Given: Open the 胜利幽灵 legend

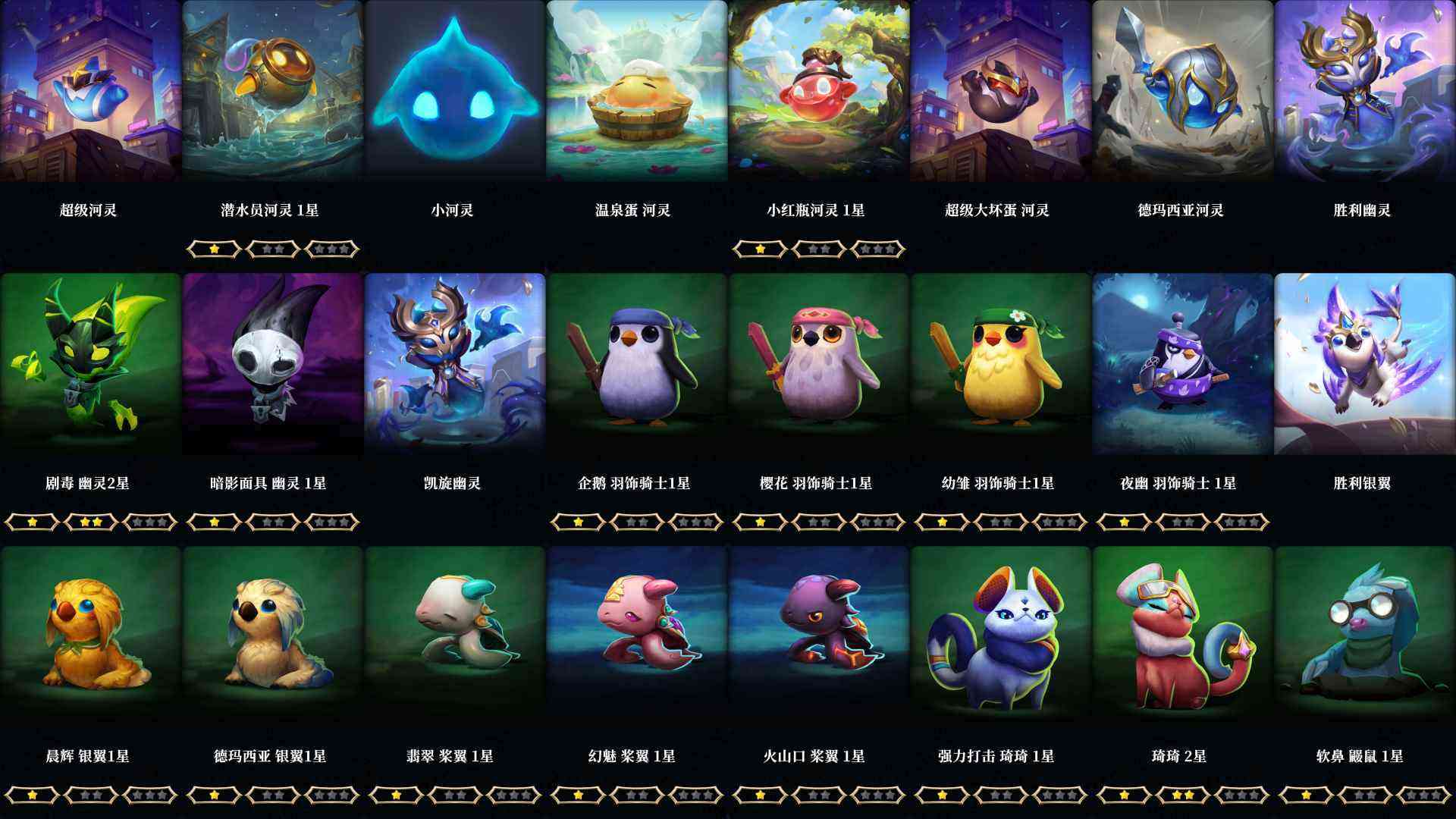Looking at the screenshot, I should tap(1365, 91).
